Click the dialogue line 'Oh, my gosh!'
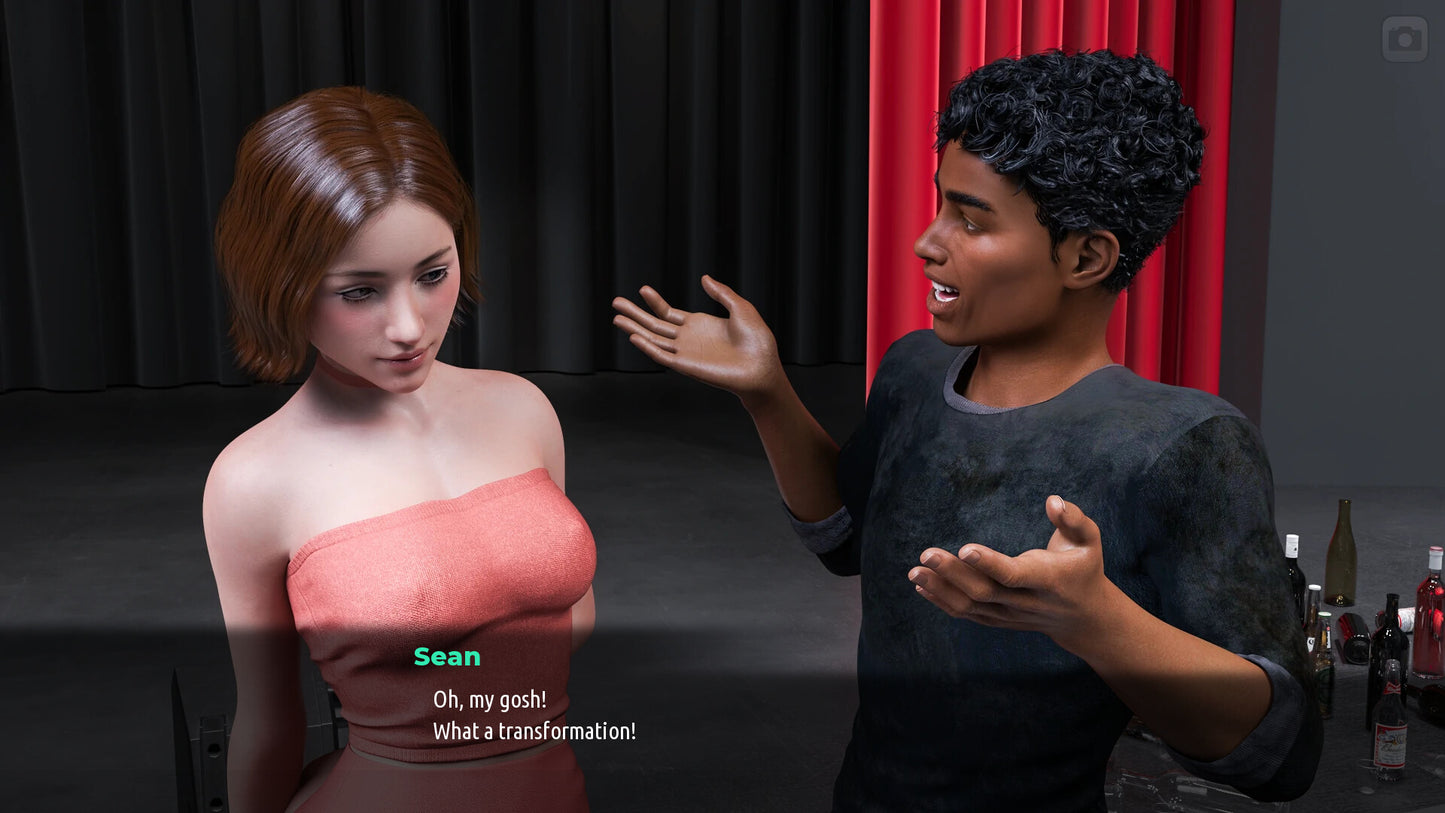Image resolution: width=1445 pixels, height=813 pixels. [x=489, y=700]
